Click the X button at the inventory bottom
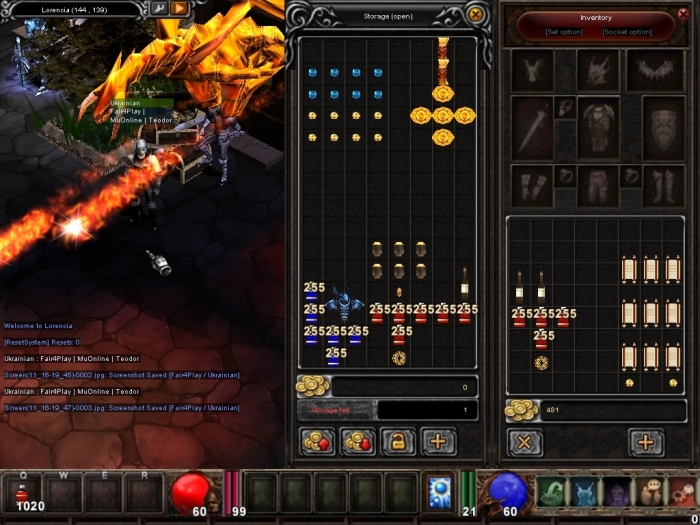 (525, 442)
